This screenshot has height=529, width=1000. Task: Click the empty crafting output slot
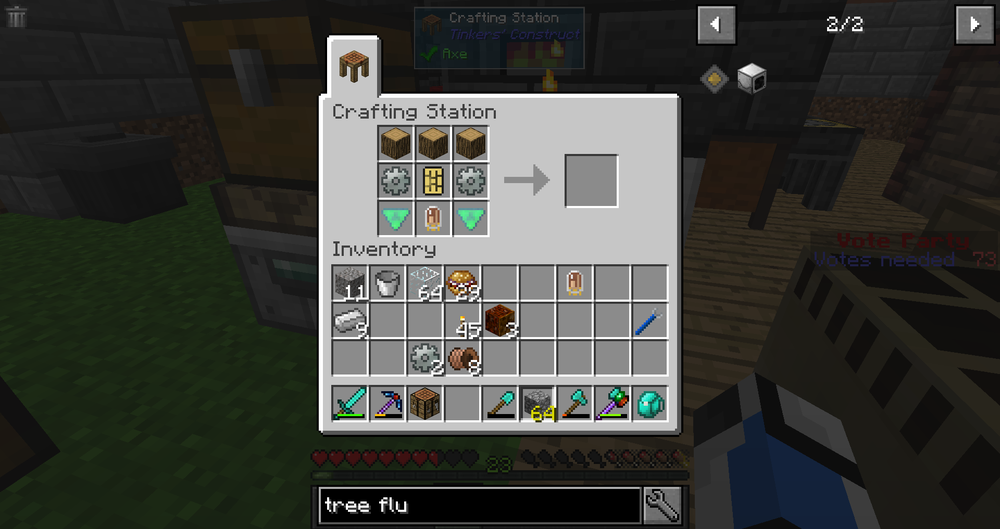click(x=591, y=181)
